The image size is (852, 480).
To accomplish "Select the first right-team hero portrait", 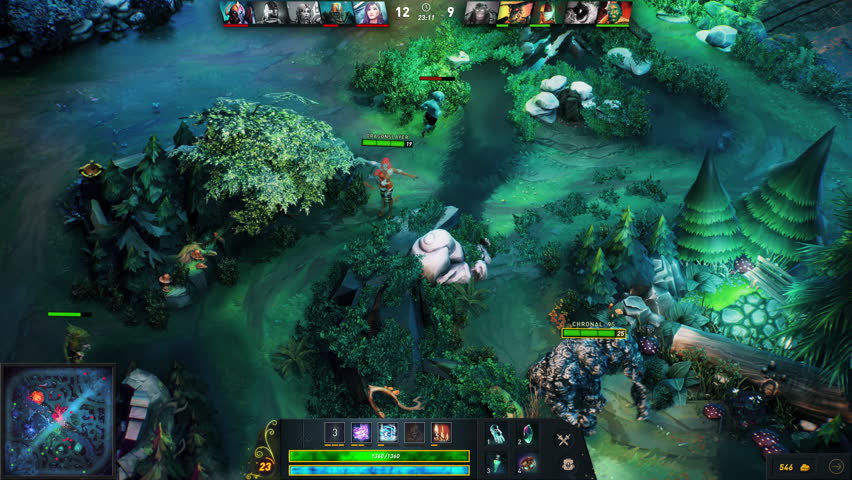I will [x=481, y=12].
